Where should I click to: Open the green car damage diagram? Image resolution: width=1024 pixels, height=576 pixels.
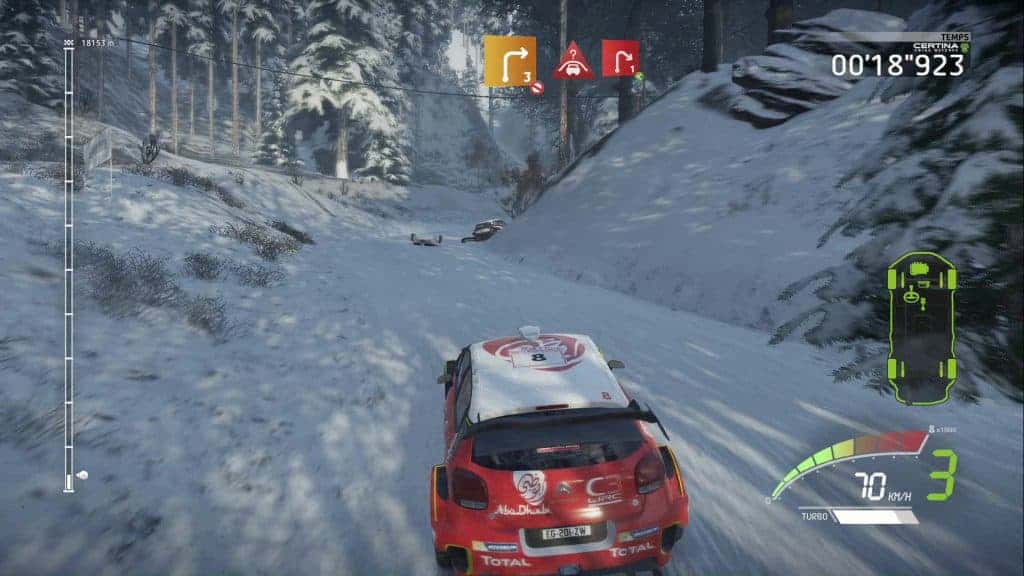coord(920,328)
